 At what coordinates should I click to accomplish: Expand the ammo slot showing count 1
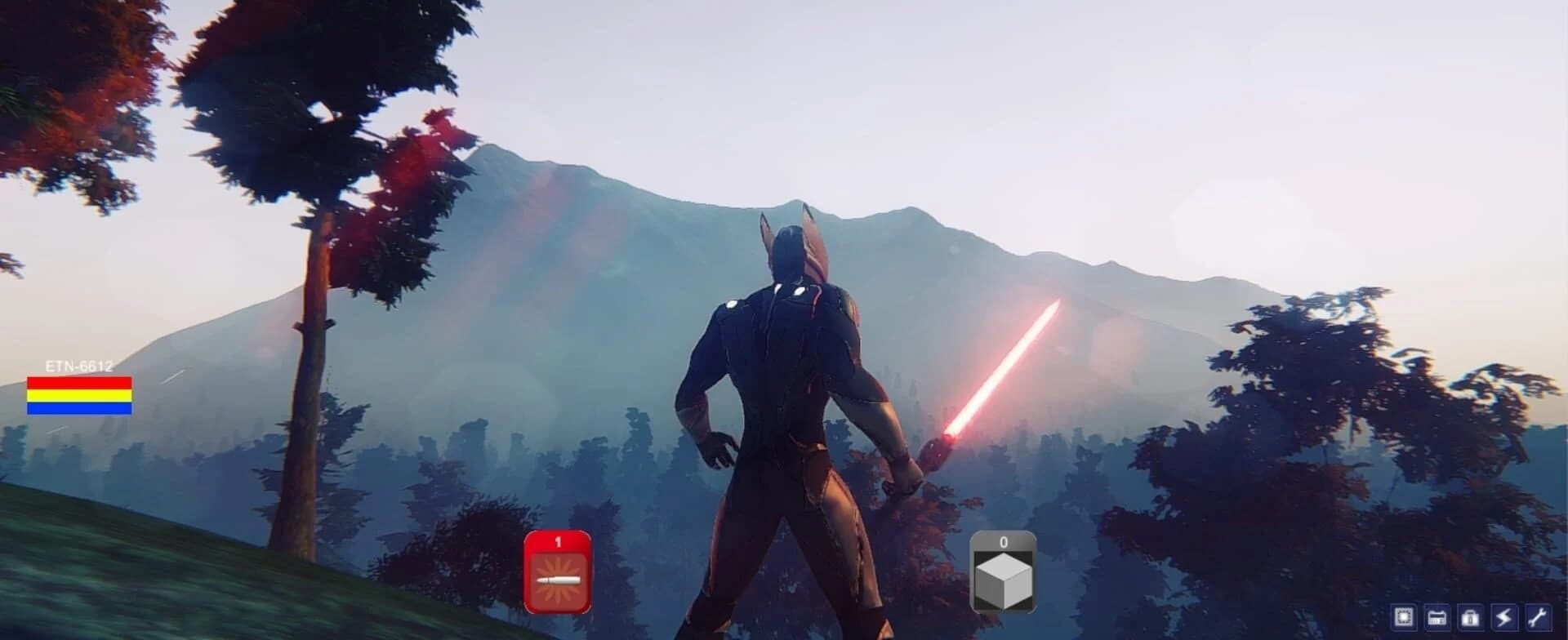click(x=559, y=571)
